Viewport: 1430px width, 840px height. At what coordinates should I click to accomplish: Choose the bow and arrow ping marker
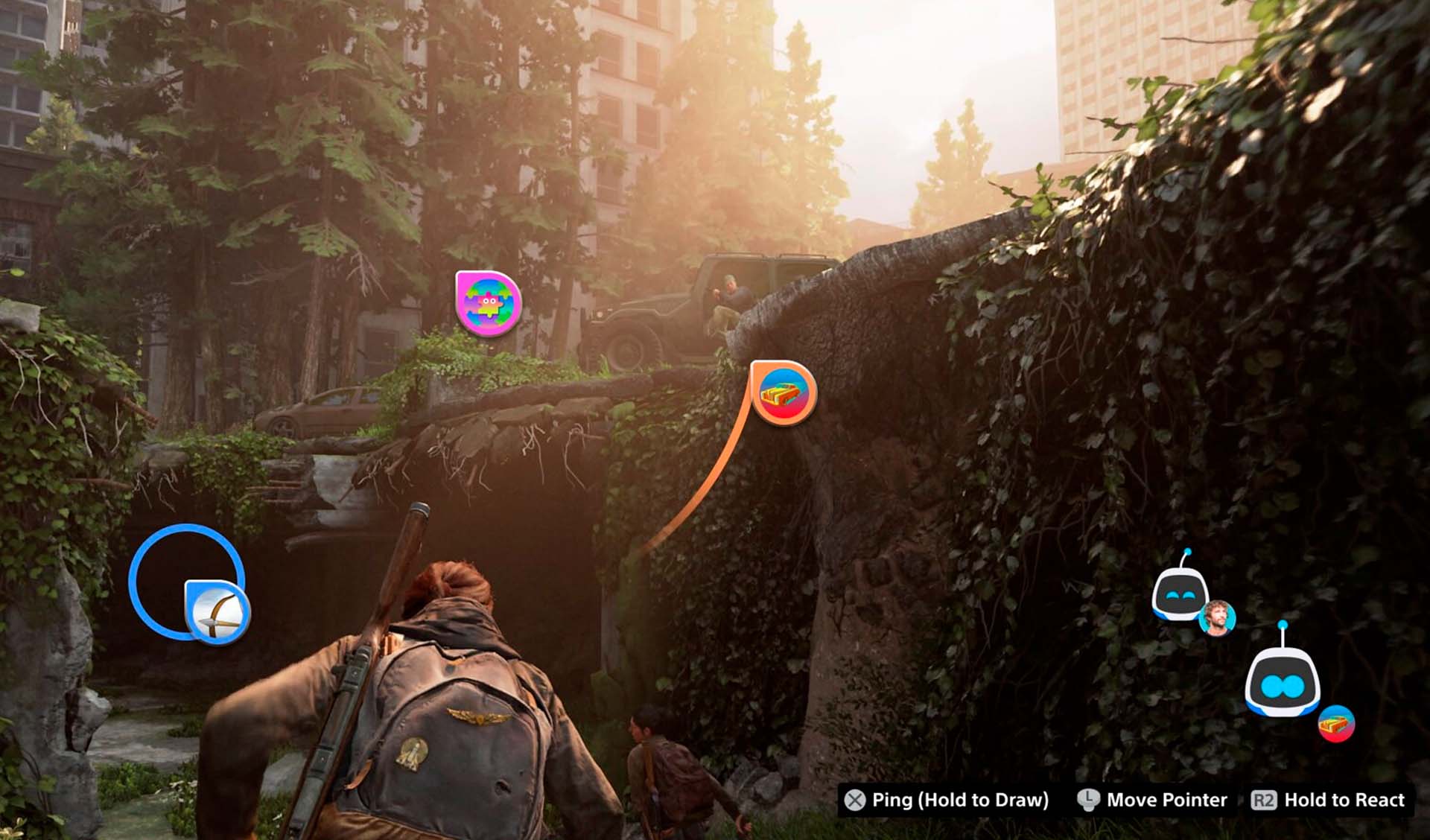click(217, 612)
